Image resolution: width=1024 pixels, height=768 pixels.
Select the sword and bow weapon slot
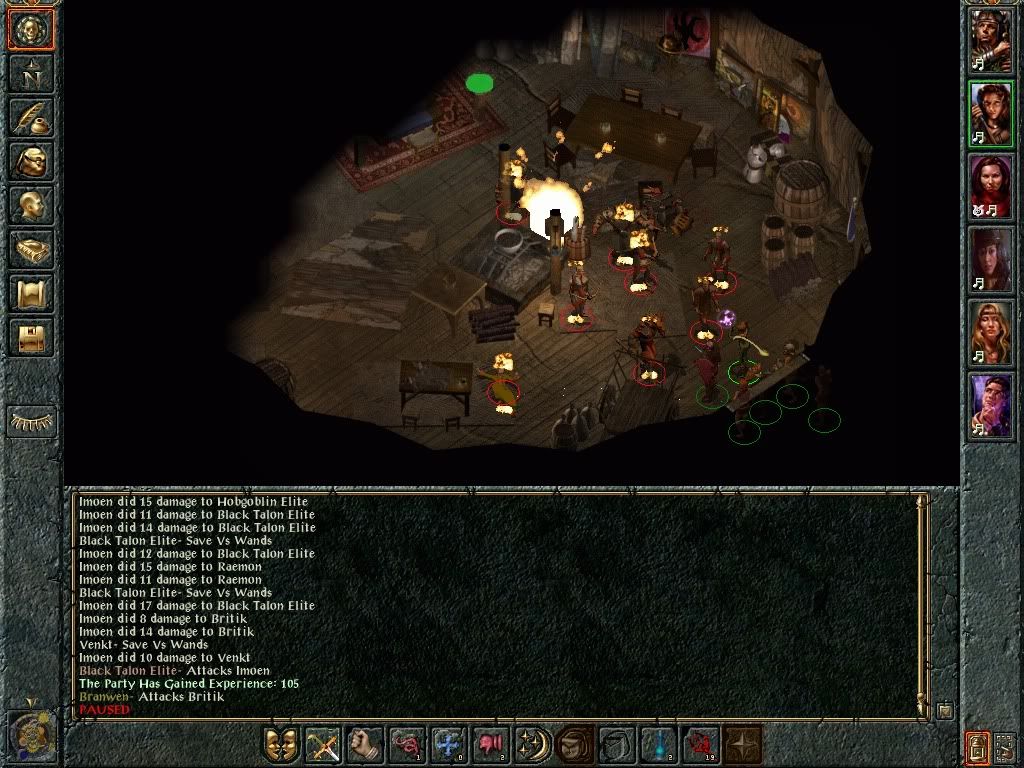pyautogui.click(x=323, y=746)
